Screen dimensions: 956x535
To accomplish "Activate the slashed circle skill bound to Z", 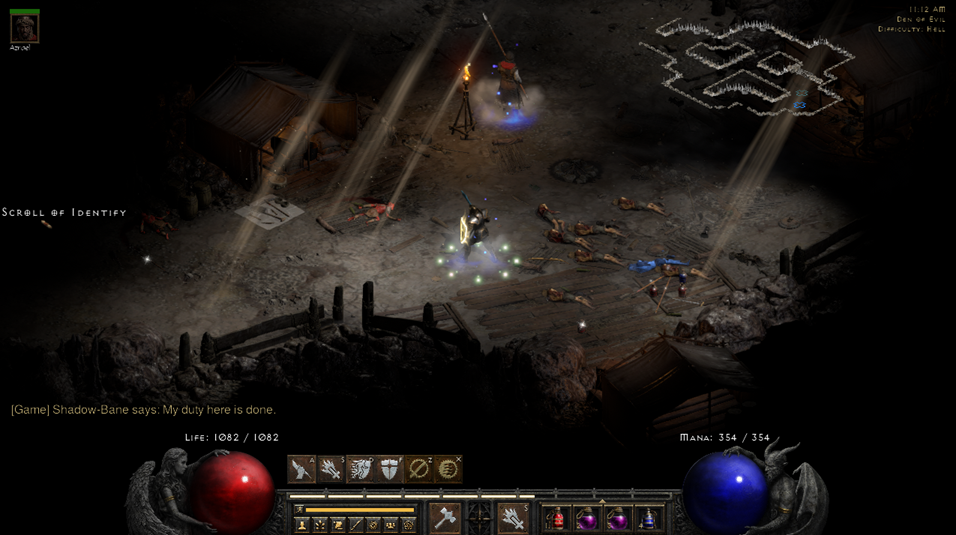I will pos(419,469).
